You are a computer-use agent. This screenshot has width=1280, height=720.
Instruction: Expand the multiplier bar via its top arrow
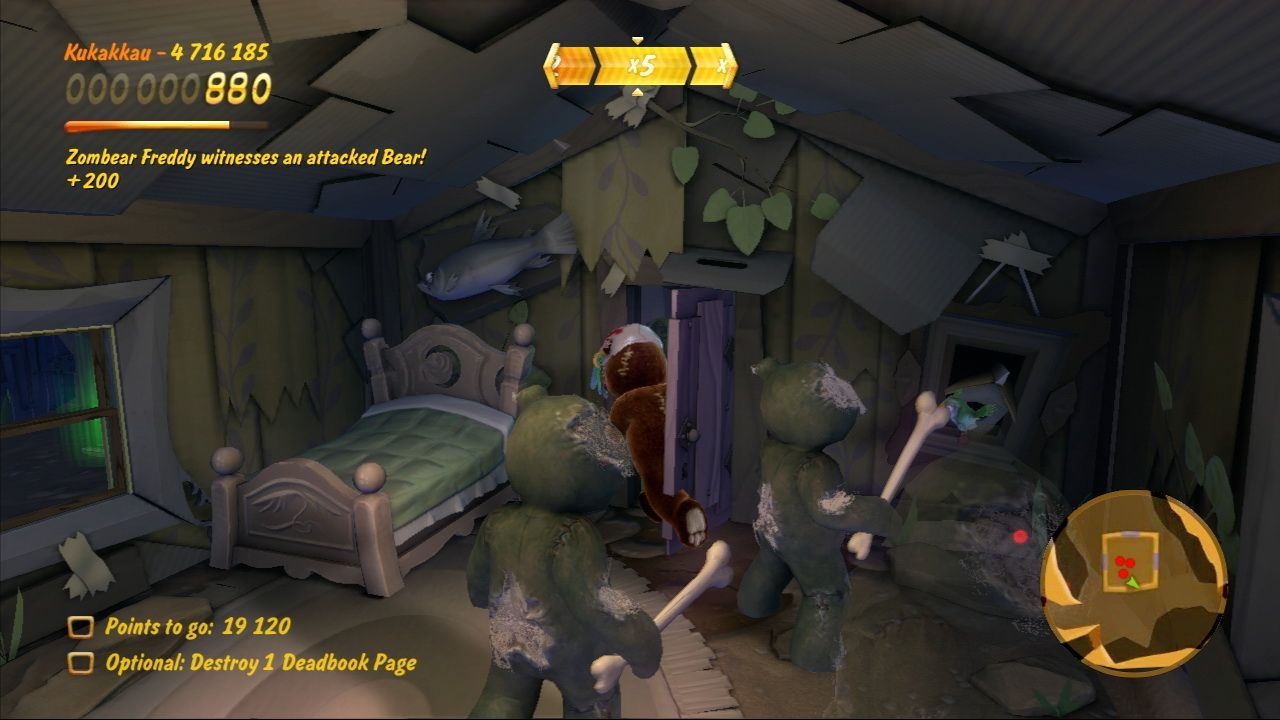click(637, 42)
